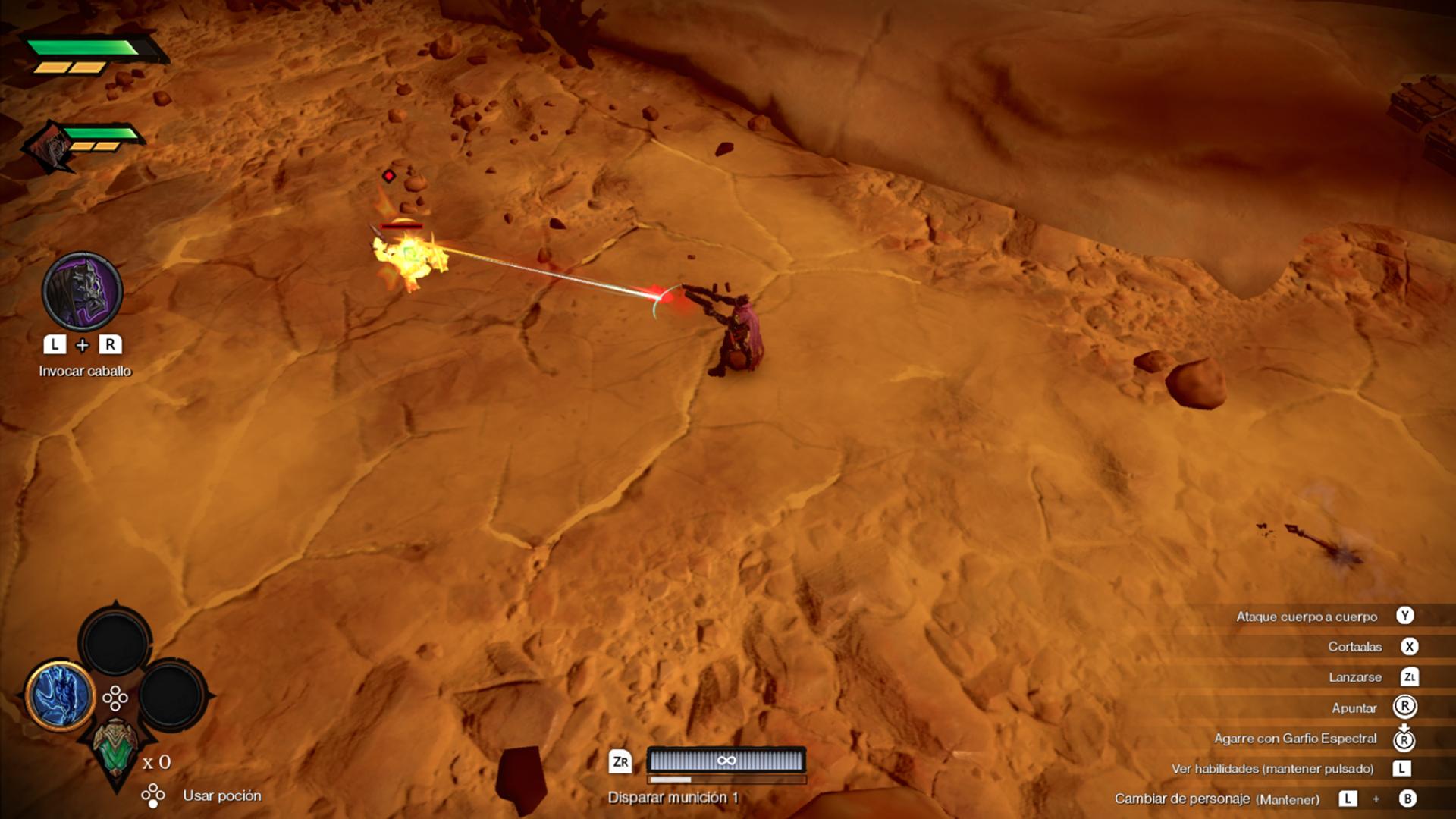Click the X button icon beside Cortaalas
Viewport: 1456px width, 819px height.
click(1408, 647)
